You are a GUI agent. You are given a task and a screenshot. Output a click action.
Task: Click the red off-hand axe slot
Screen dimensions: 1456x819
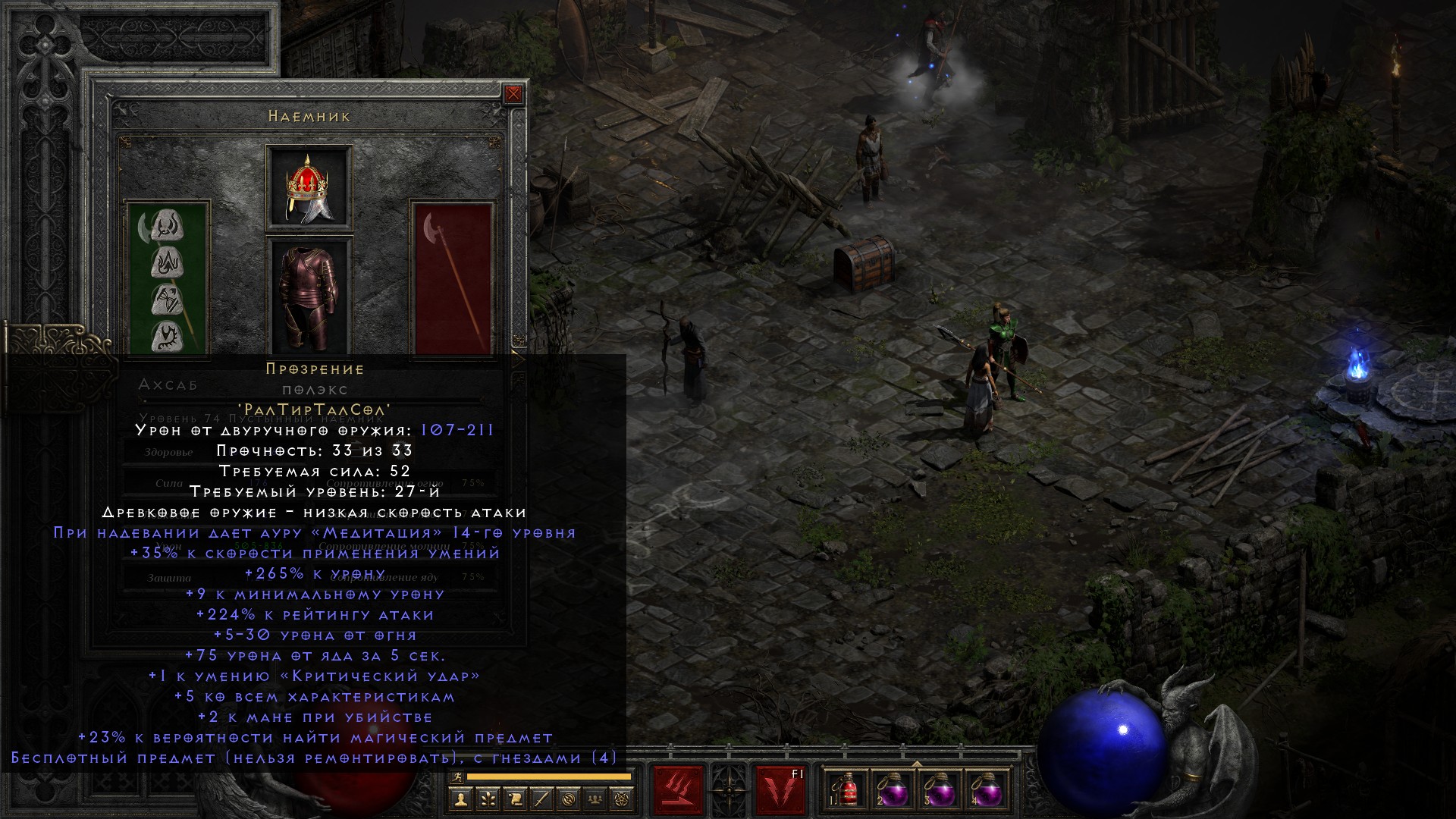[453, 278]
